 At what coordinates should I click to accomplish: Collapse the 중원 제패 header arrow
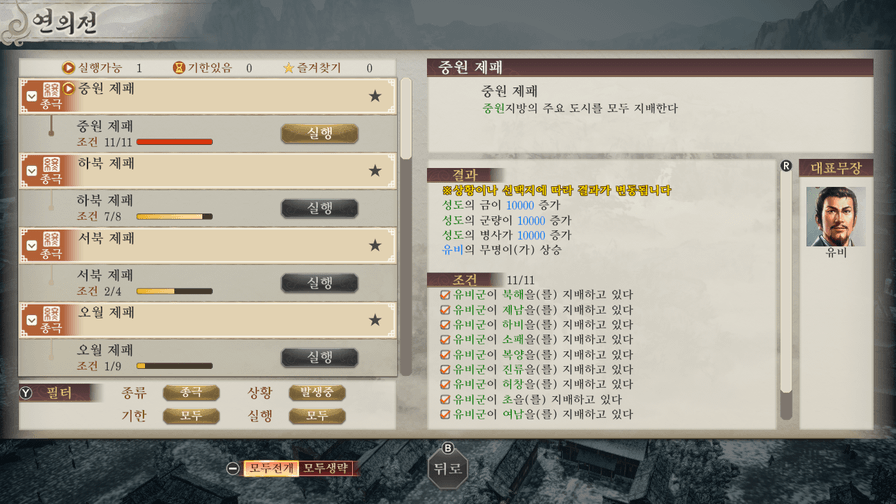pos(32,97)
